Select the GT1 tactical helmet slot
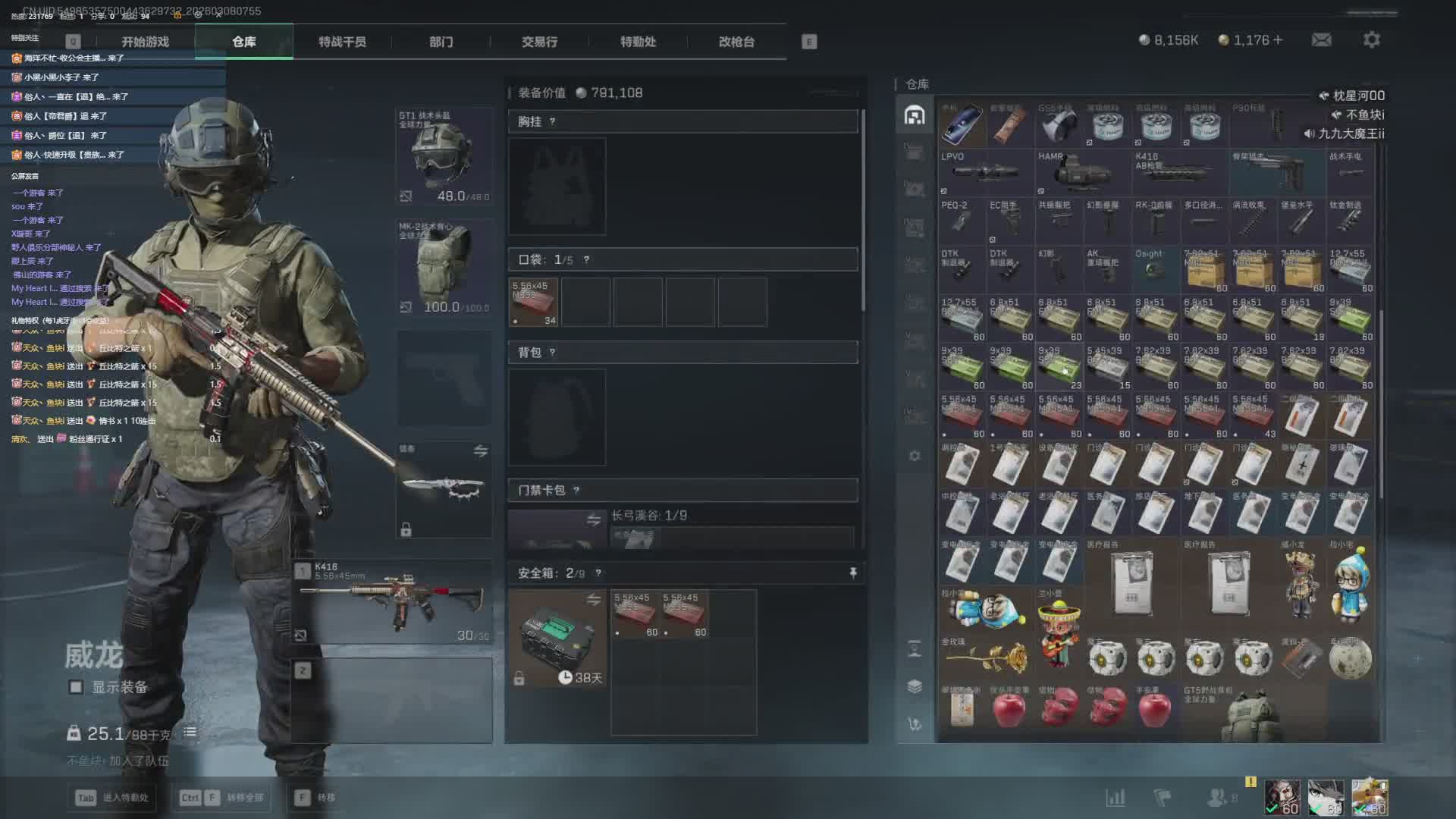 coord(444,157)
